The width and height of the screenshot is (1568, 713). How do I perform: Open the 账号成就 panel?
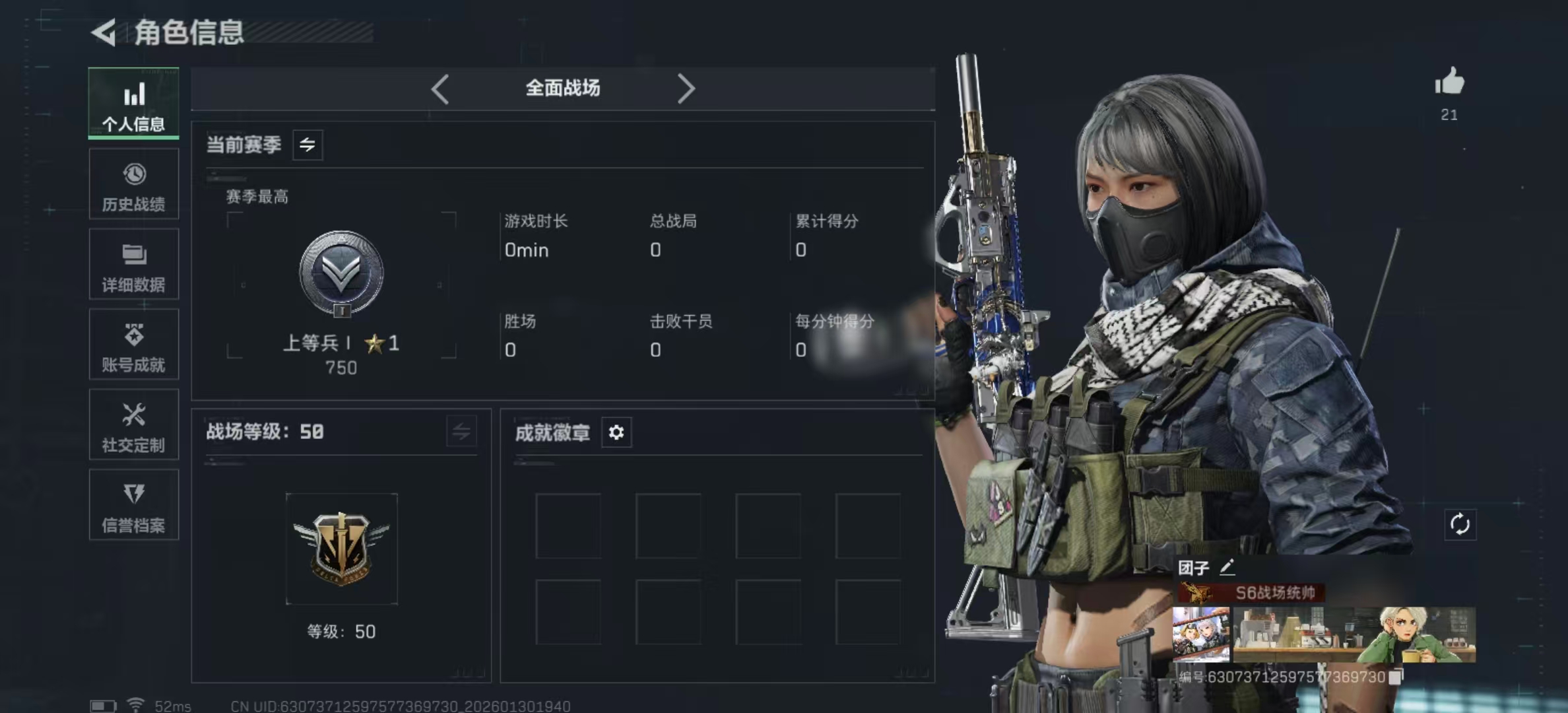tap(134, 345)
